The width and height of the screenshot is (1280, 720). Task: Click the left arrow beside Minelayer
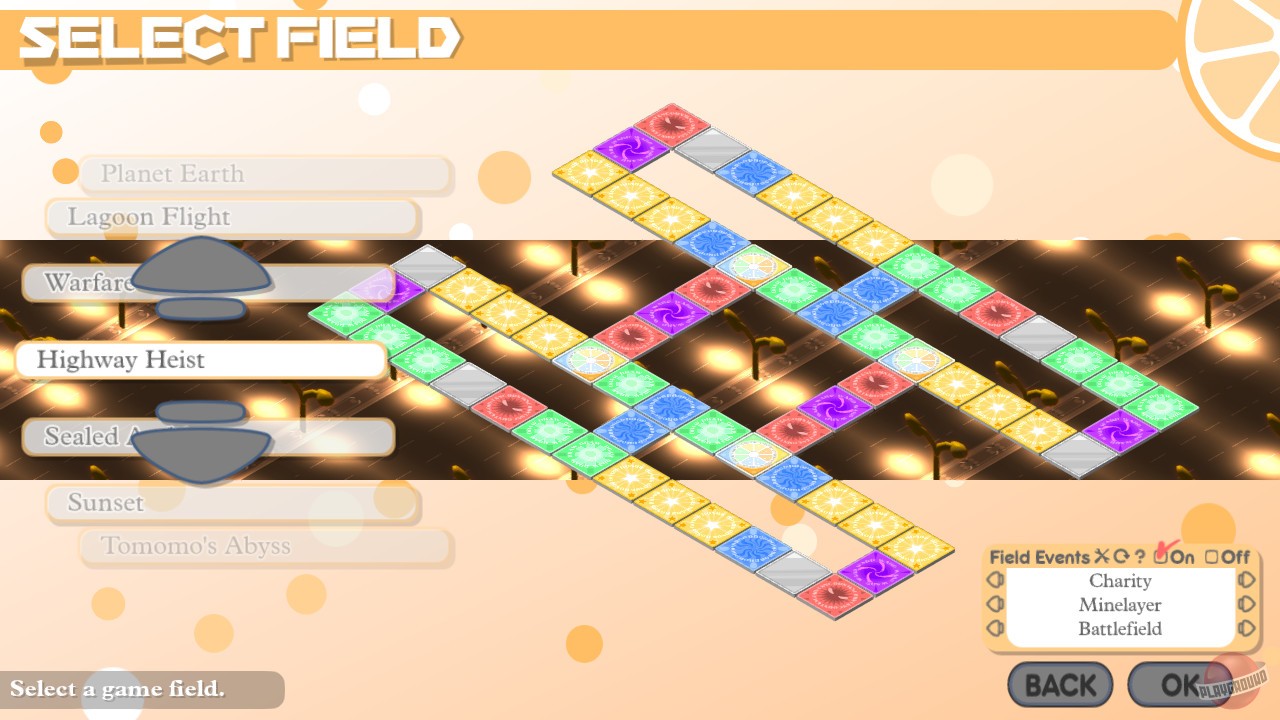click(x=997, y=604)
